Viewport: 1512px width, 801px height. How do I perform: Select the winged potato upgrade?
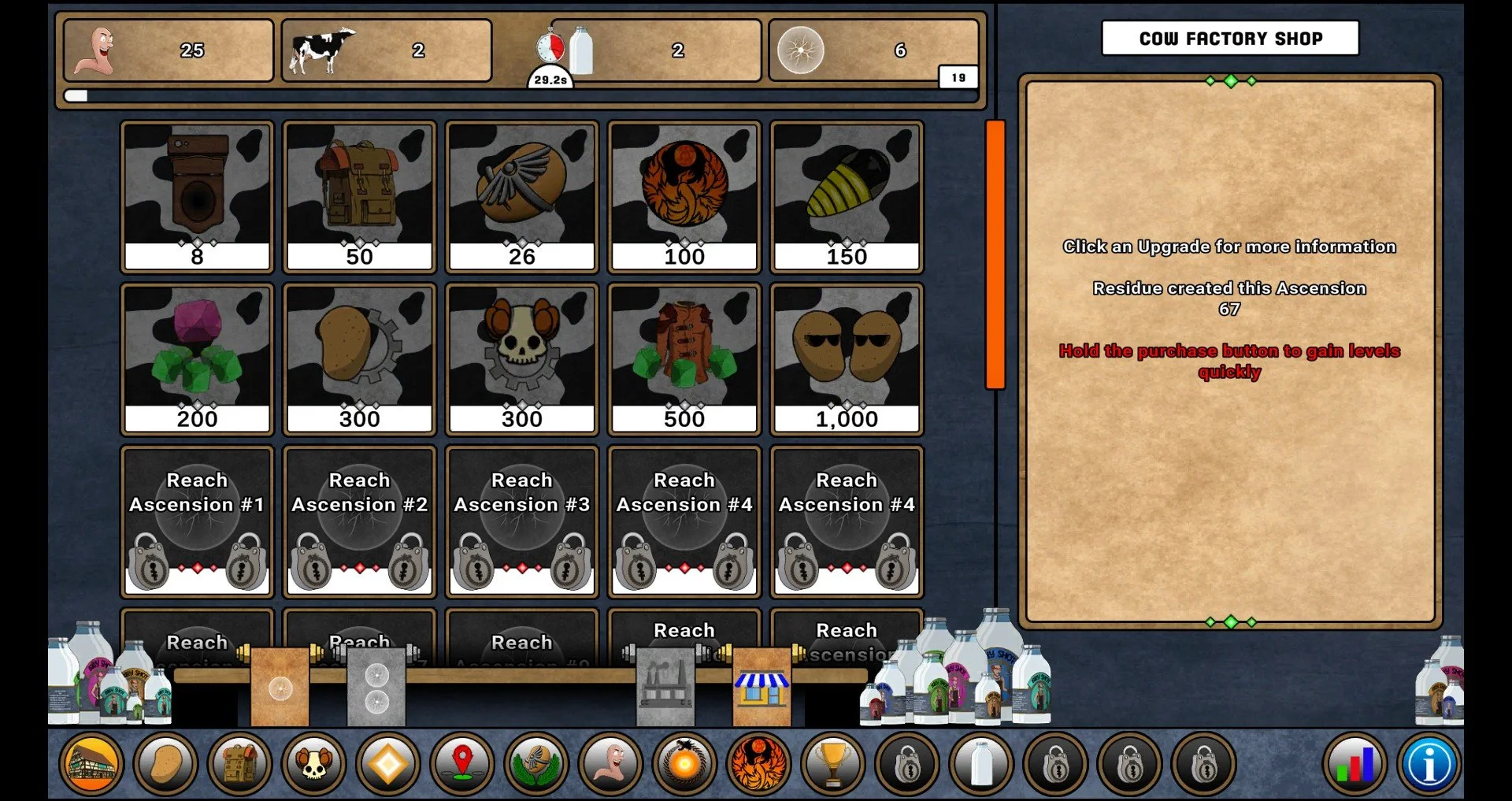pyautogui.click(x=521, y=195)
